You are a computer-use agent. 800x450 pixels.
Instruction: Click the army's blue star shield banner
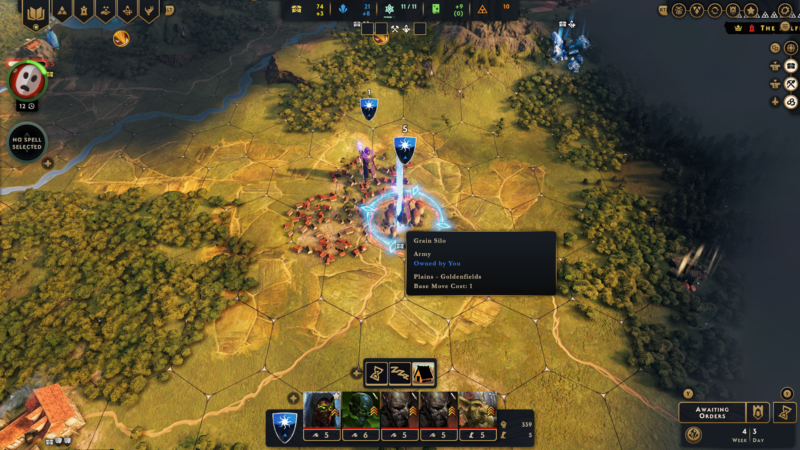tap(285, 426)
